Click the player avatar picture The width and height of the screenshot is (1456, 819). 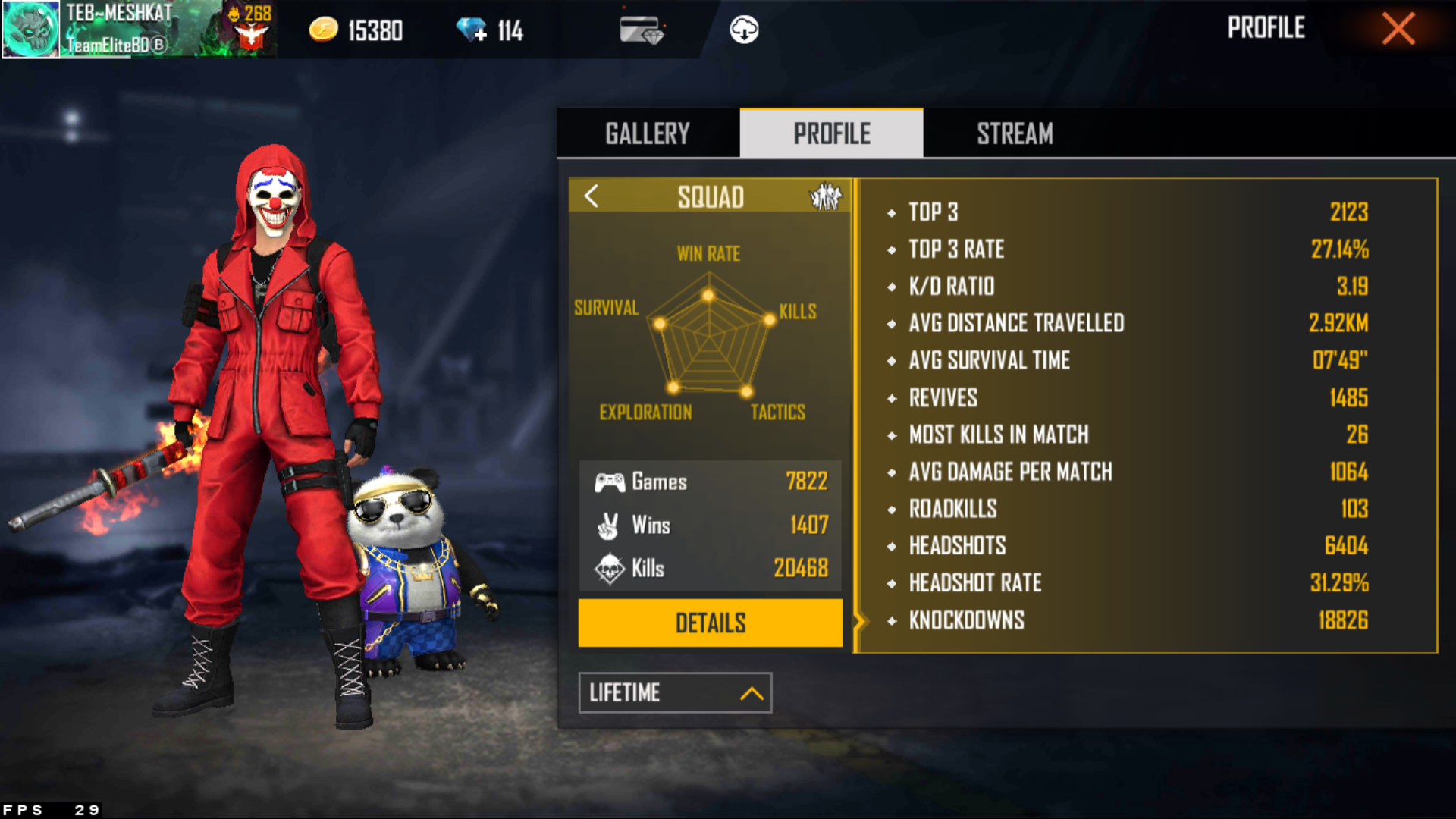click(x=31, y=30)
